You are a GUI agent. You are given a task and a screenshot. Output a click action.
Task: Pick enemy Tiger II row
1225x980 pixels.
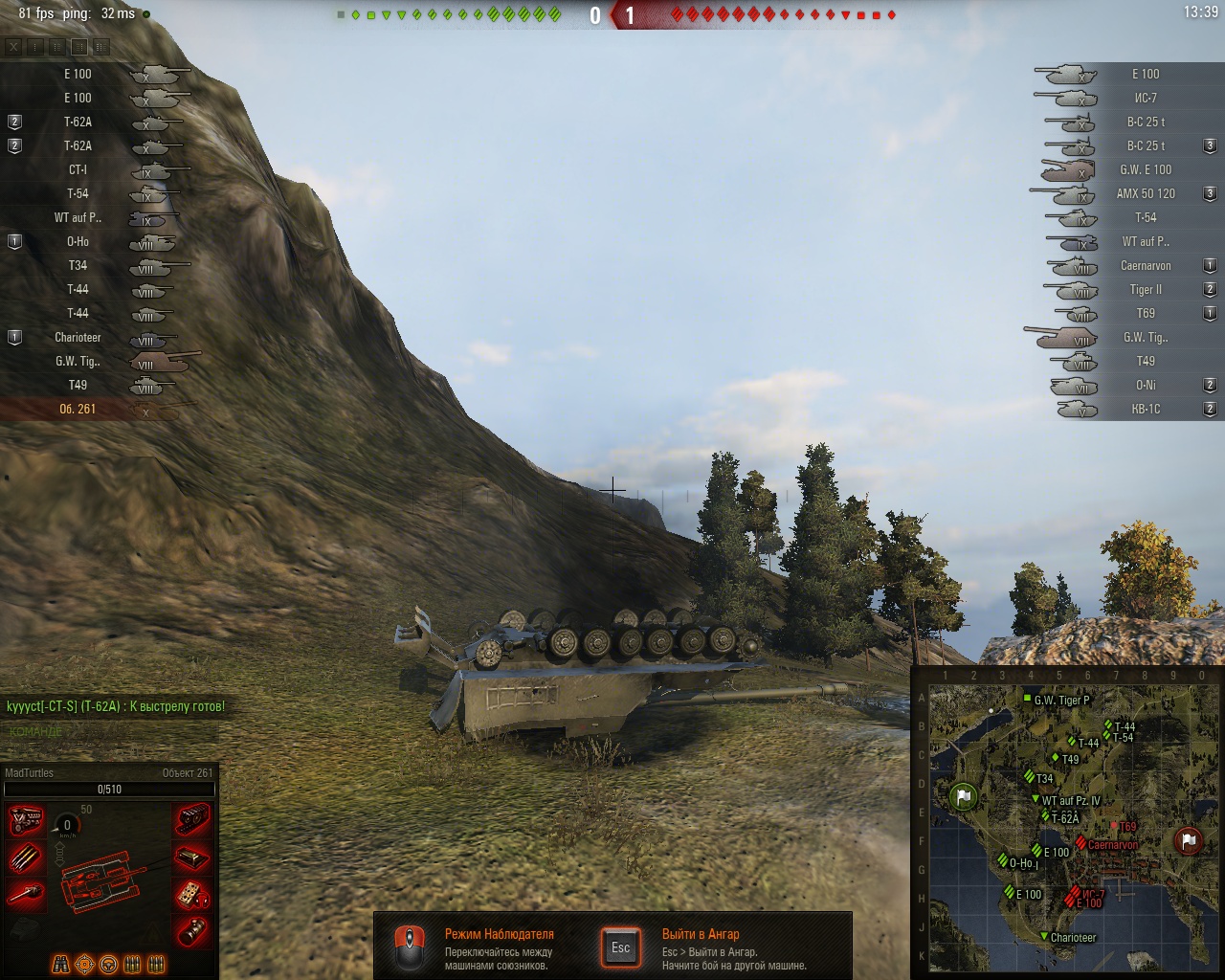pyautogui.click(x=1145, y=289)
